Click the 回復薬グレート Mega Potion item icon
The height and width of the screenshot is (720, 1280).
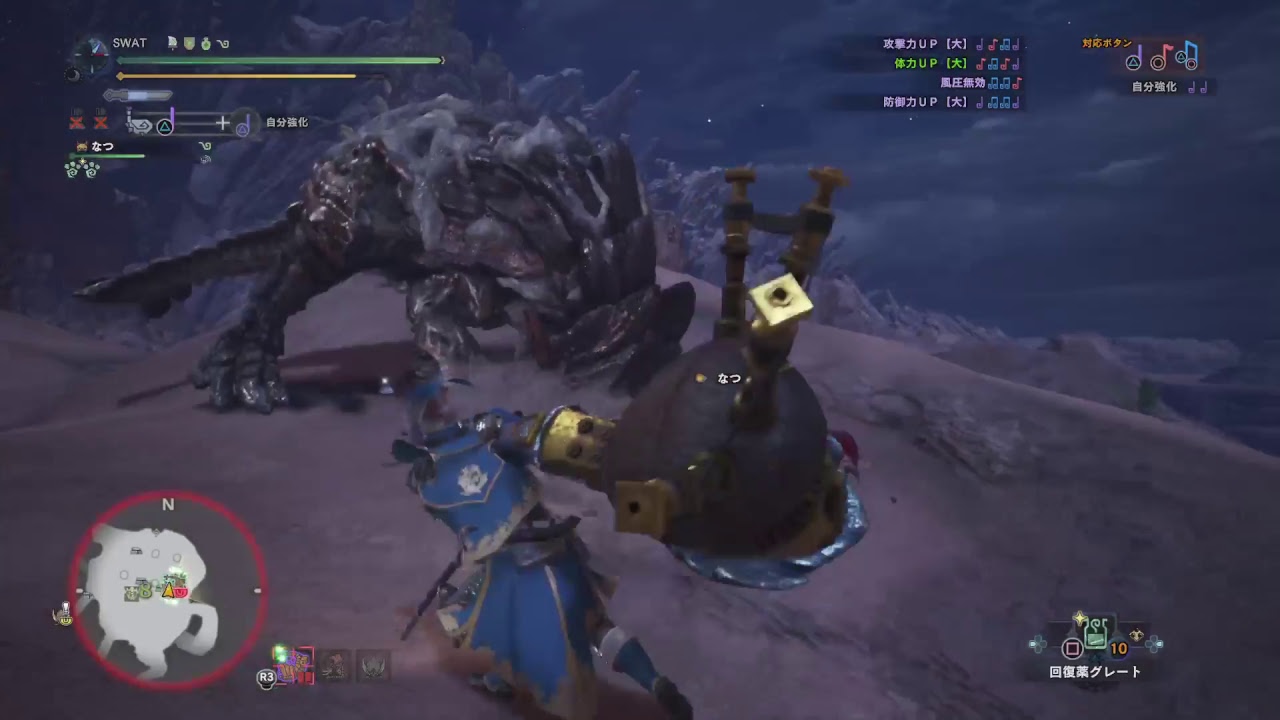pos(1095,634)
